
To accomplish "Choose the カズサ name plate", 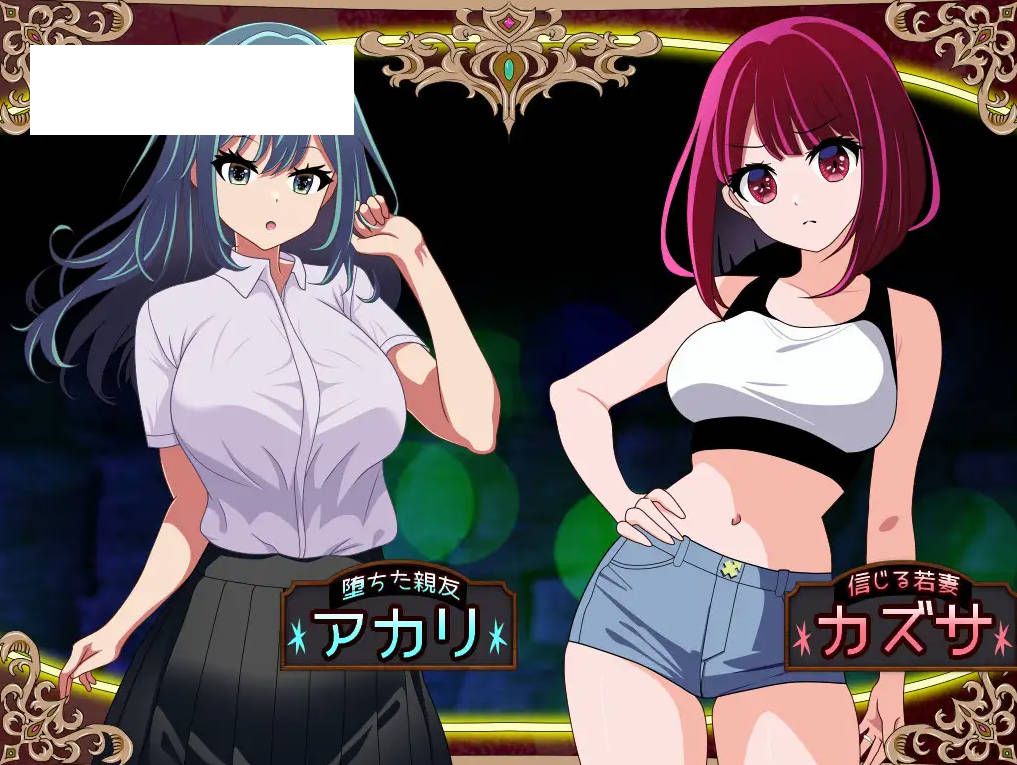I will tap(902, 622).
